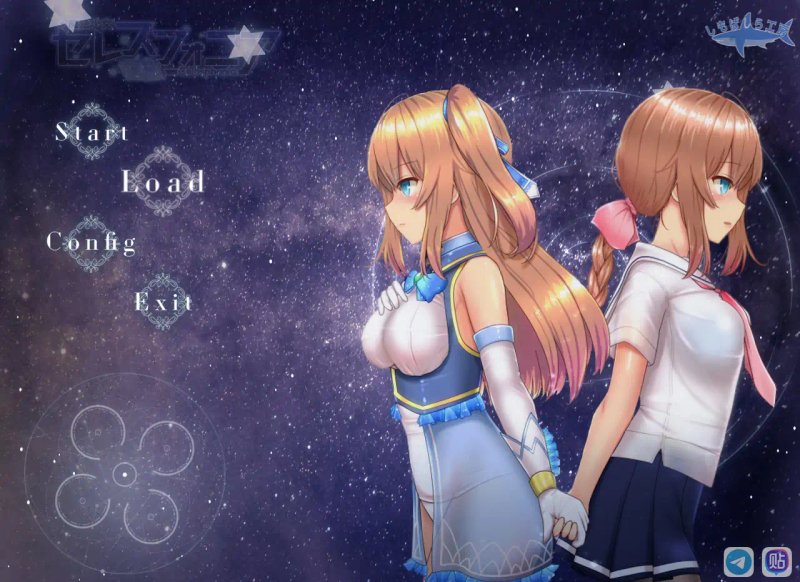The width and height of the screenshot is (800, 582).
Task: Open the Load menu
Action: point(163,182)
